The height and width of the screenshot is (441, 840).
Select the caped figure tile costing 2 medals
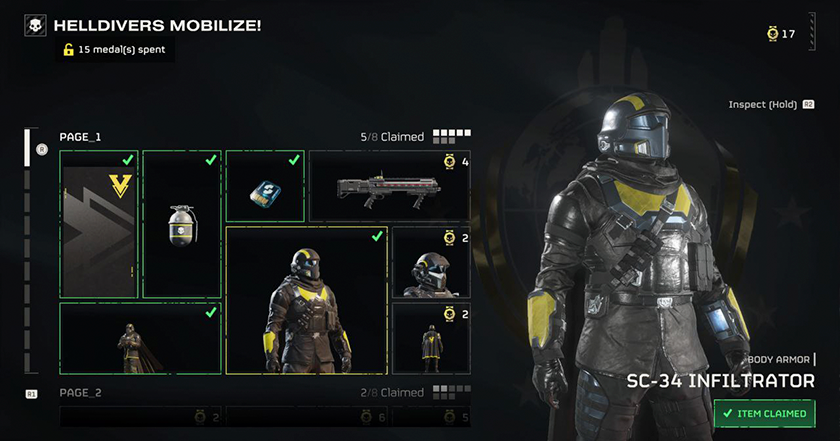coord(431,338)
